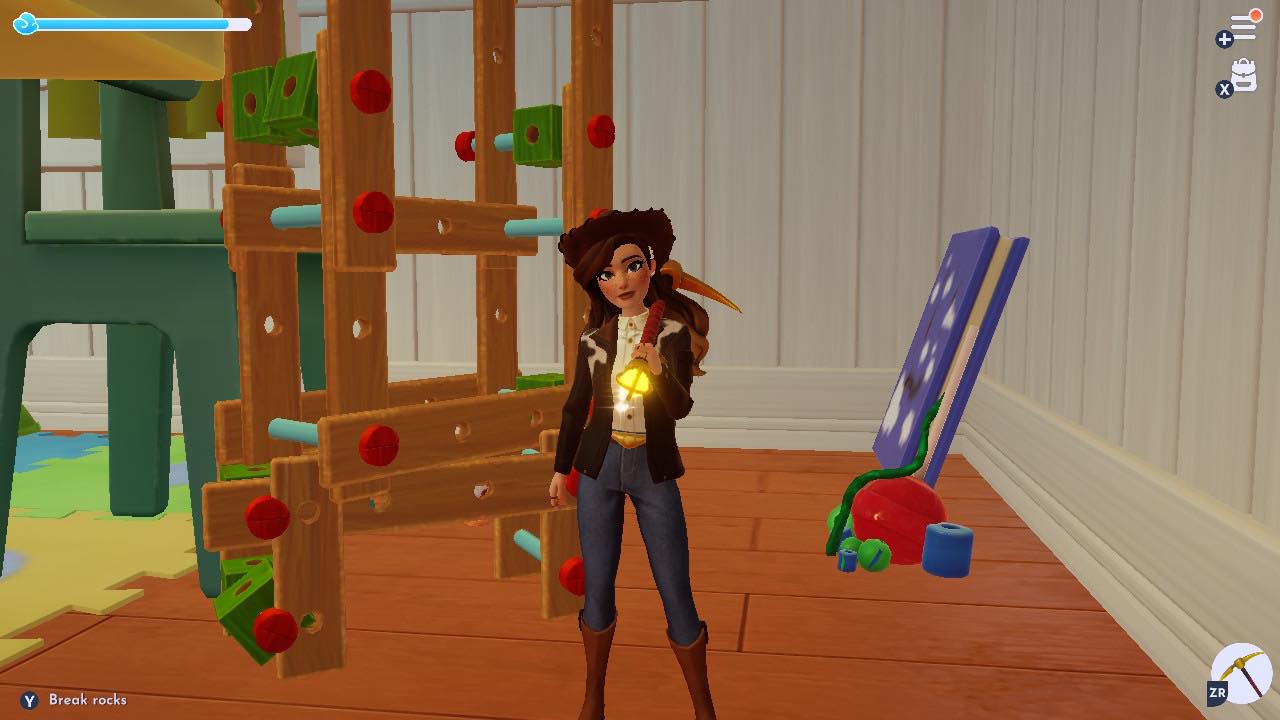Click the plus button icon near the menu

click(x=1224, y=40)
